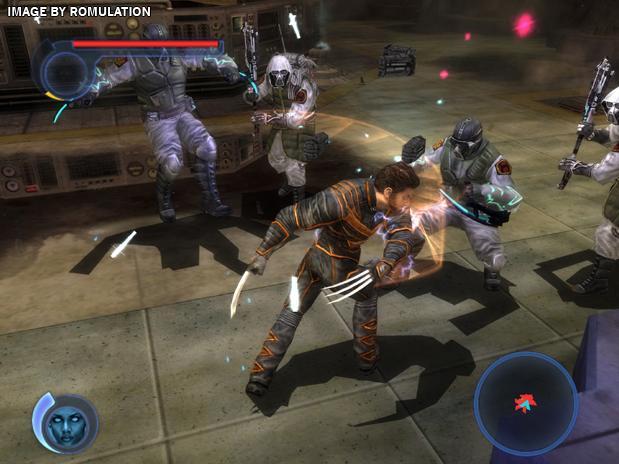Select the blue face portrait icon
The image size is (619, 464).
tap(68, 423)
